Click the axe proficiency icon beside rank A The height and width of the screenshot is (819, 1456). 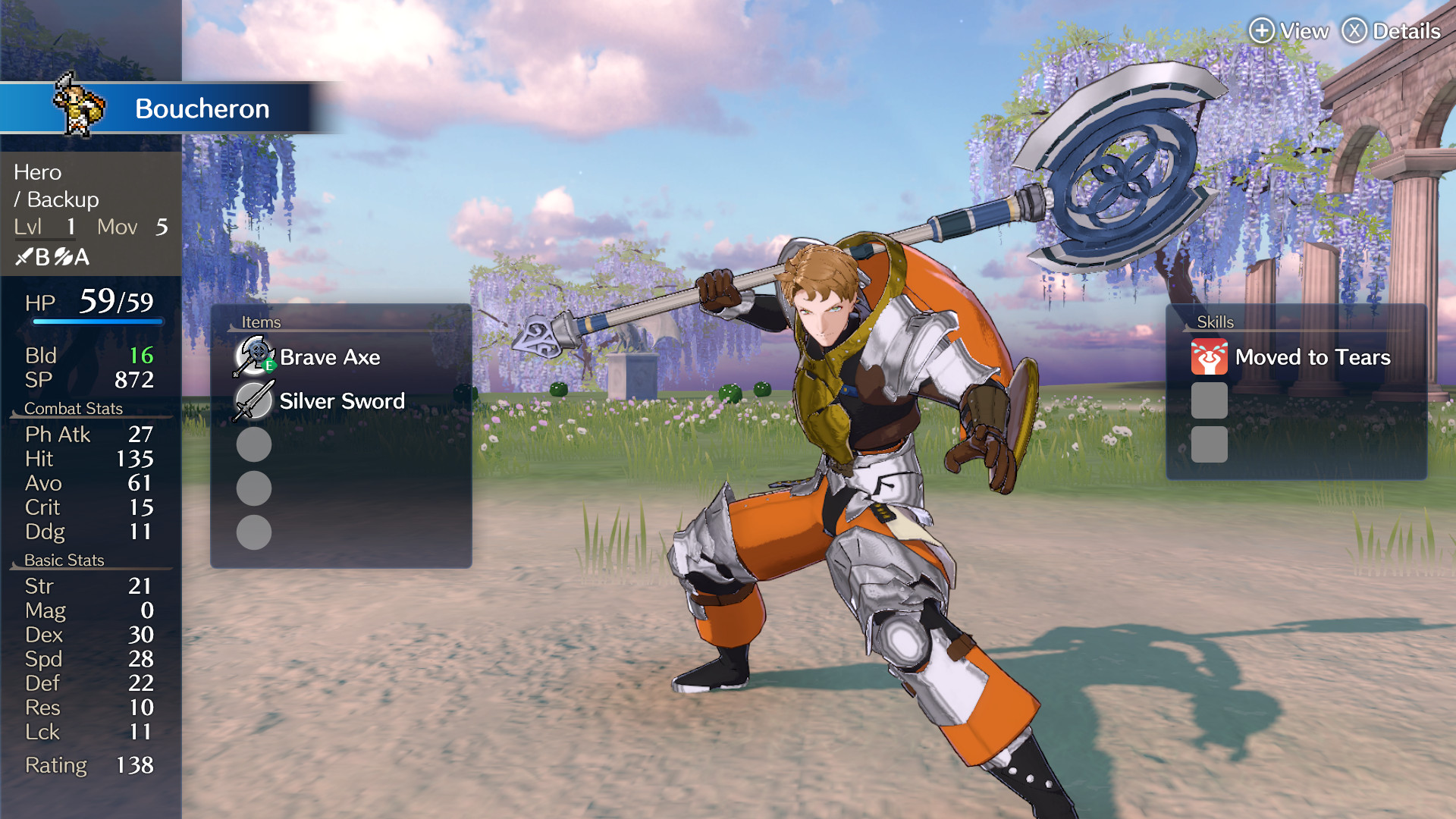coord(62,256)
